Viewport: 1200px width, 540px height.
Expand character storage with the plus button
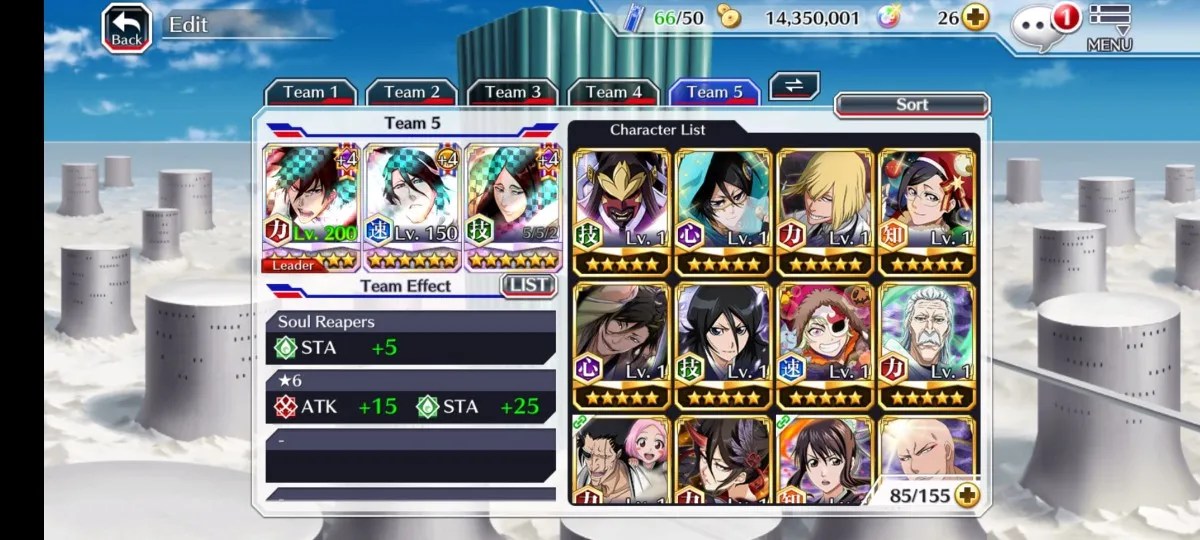click(966, 494)
